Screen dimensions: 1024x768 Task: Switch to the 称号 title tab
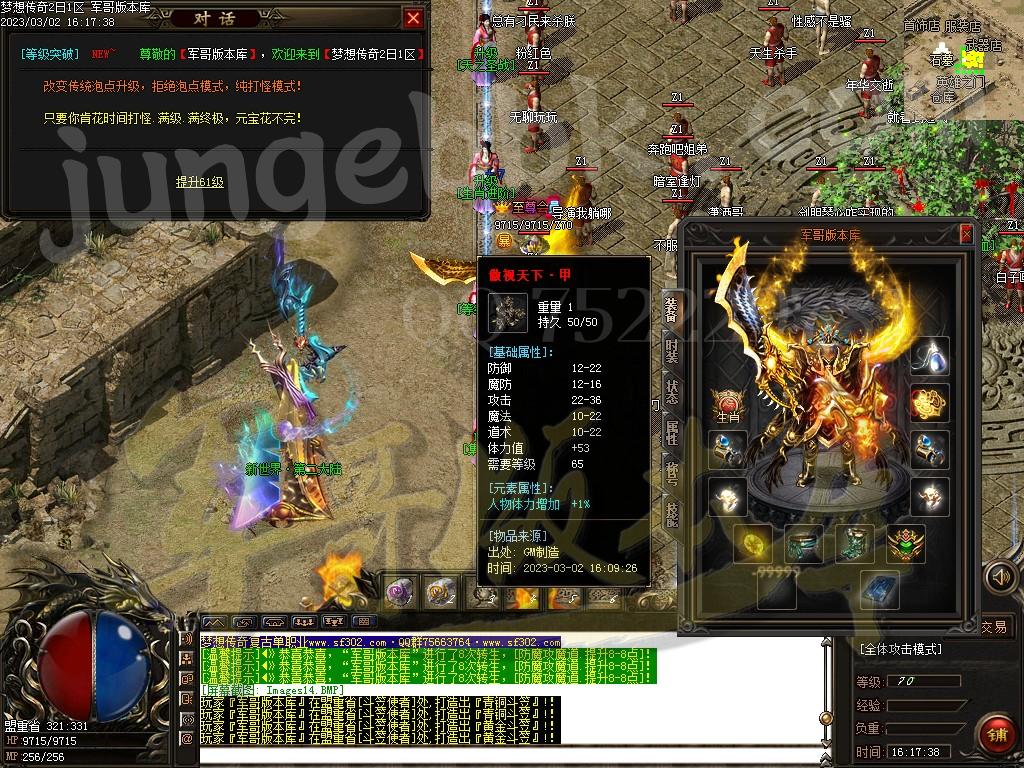(x=672, y=473)
